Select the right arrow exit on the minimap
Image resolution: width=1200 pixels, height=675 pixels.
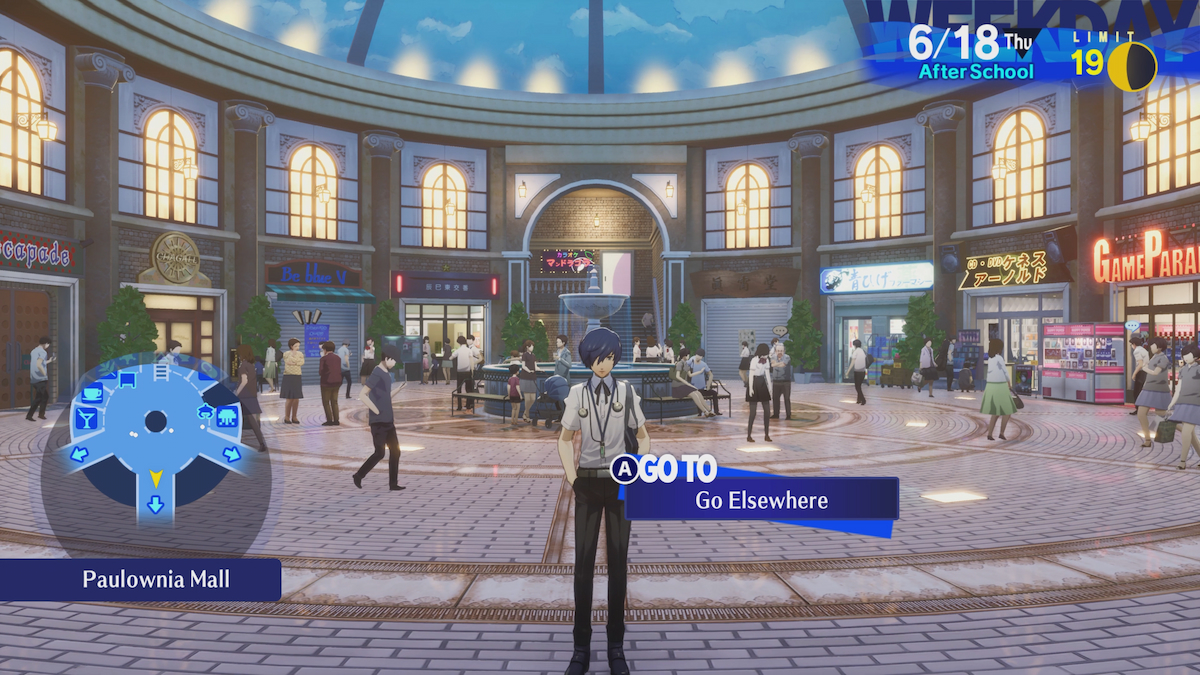click(231, 455)
